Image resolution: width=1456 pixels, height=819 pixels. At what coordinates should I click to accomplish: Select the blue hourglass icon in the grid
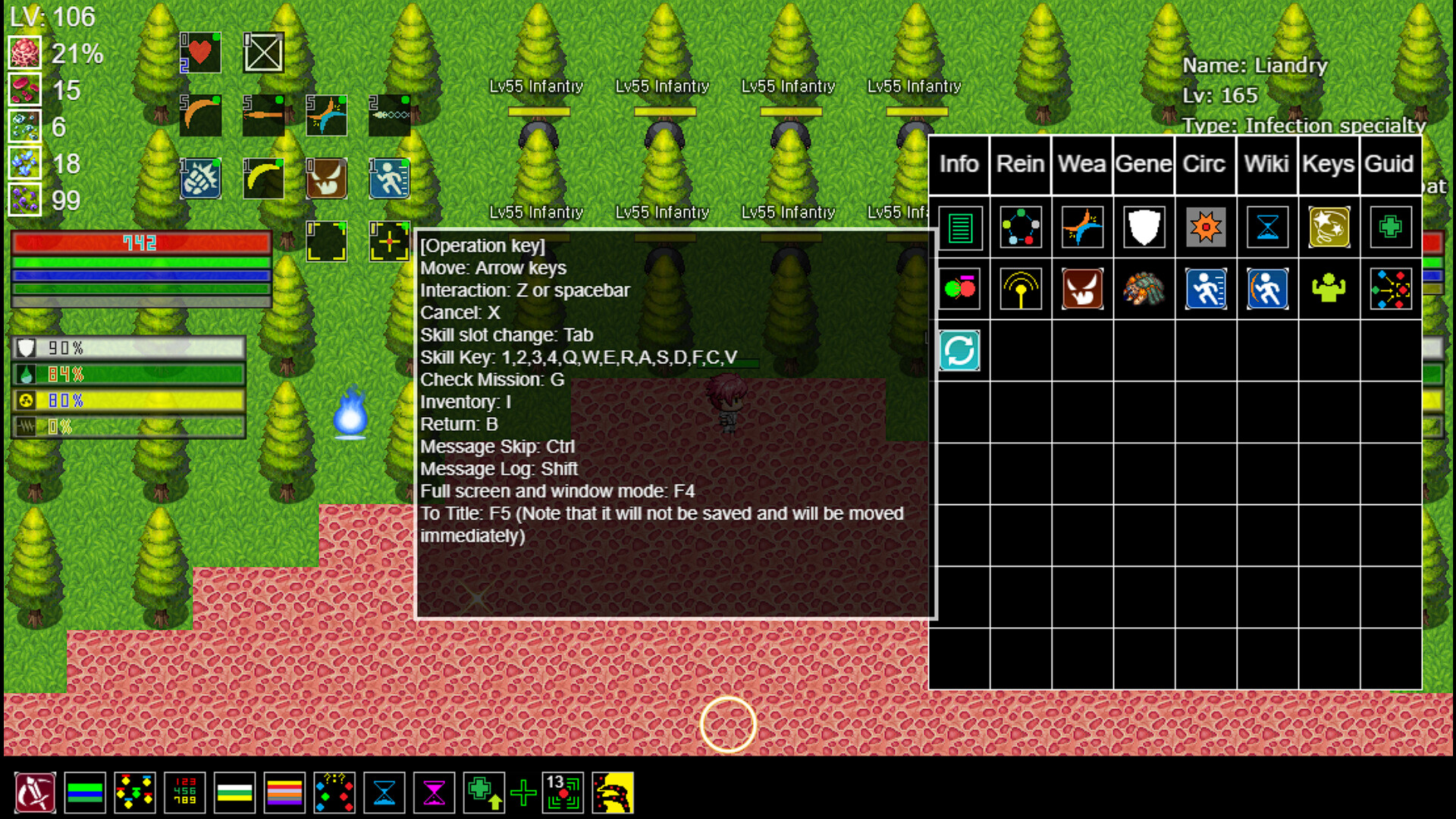pyautogui.click(x=1266, y=228)
